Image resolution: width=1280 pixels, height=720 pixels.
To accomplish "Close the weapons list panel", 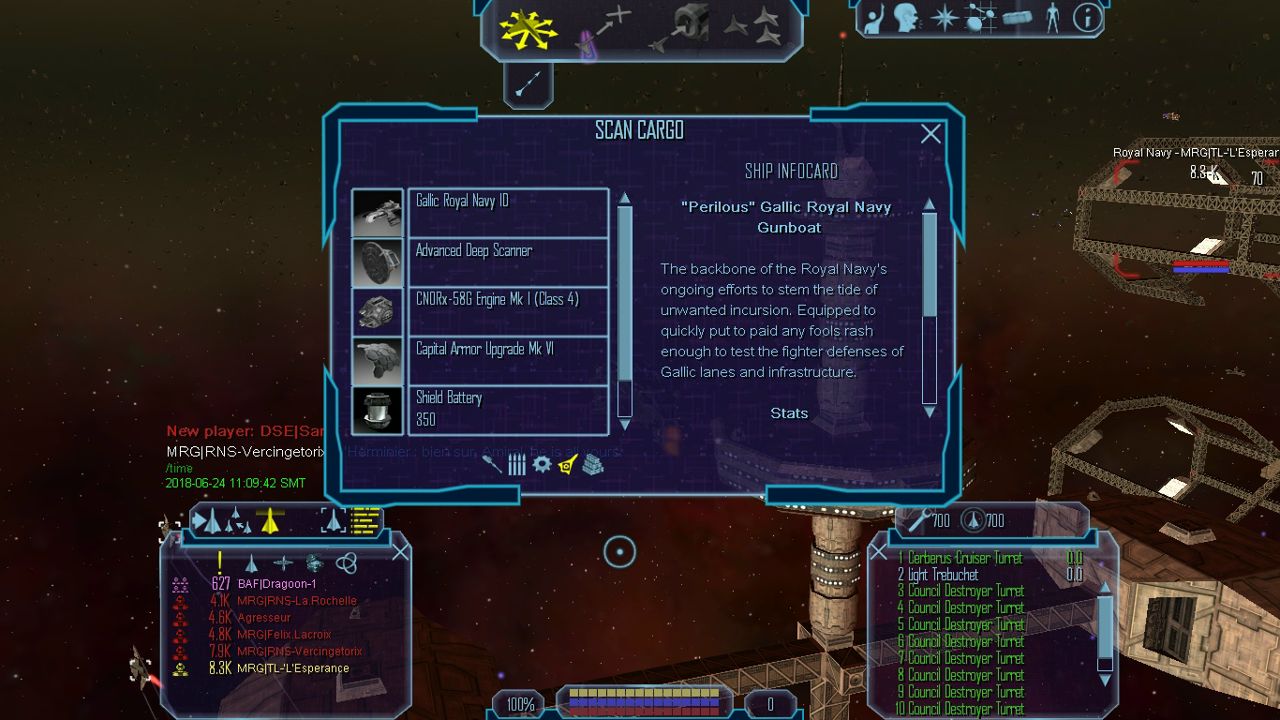I will [878, 552].
